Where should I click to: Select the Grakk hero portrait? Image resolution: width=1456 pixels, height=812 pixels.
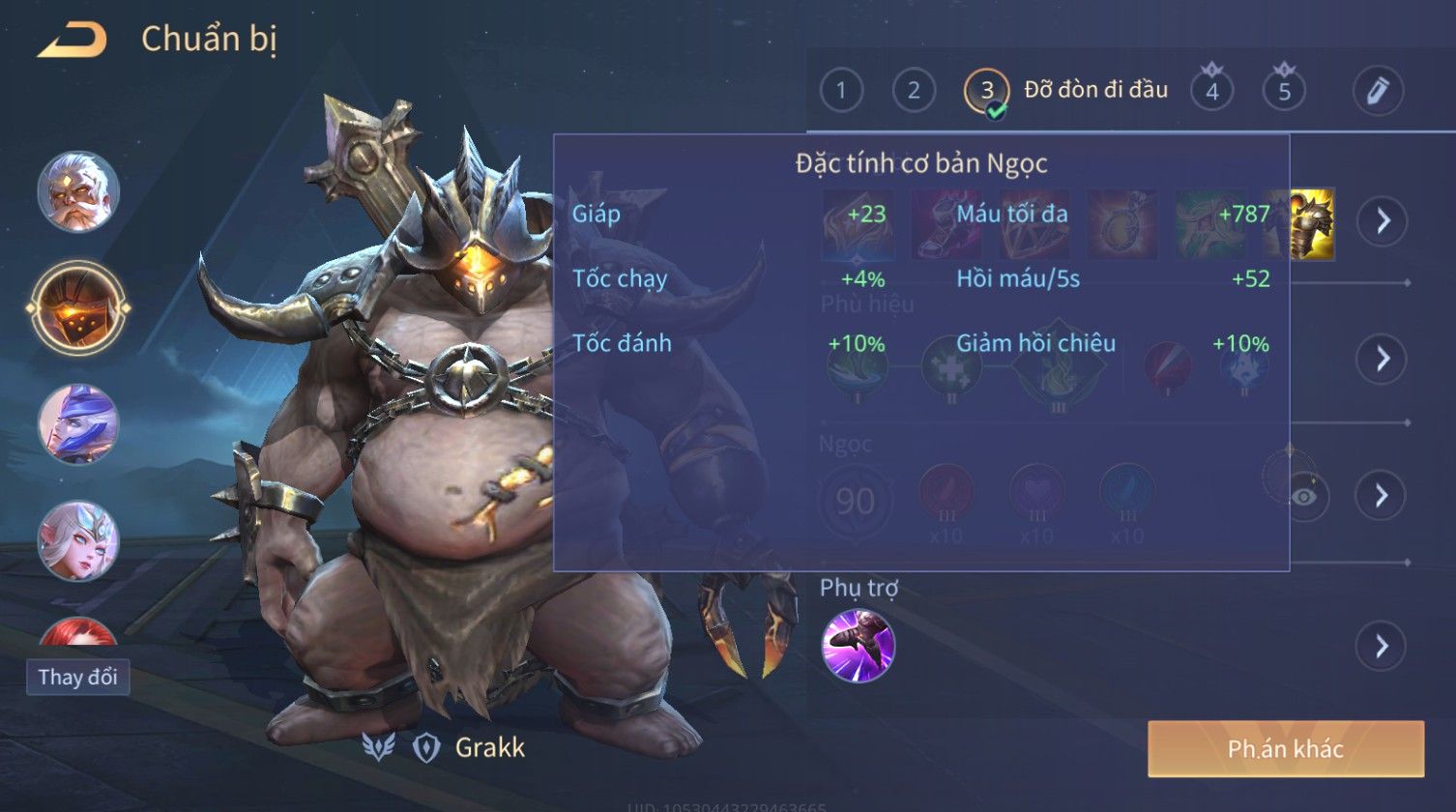click(x=78, y=309)
